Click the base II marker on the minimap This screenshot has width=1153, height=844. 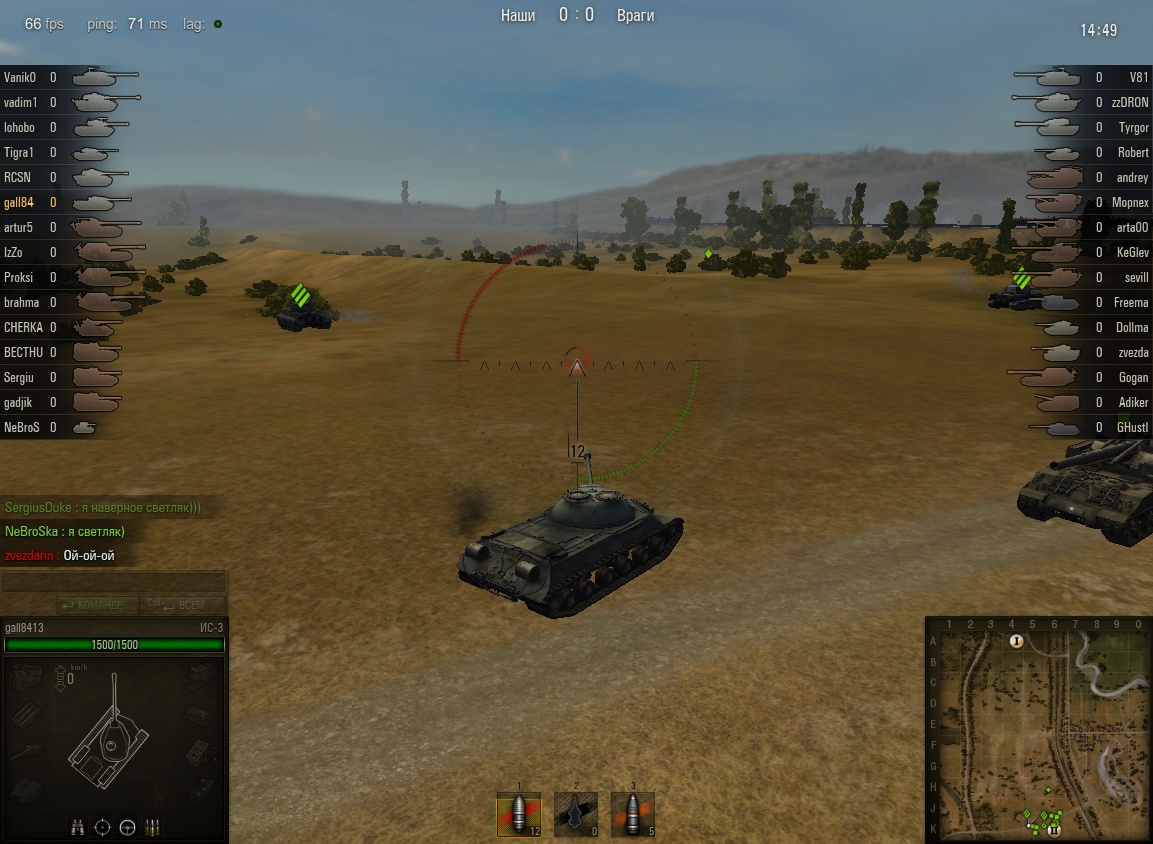click(x=1053, y=829)
